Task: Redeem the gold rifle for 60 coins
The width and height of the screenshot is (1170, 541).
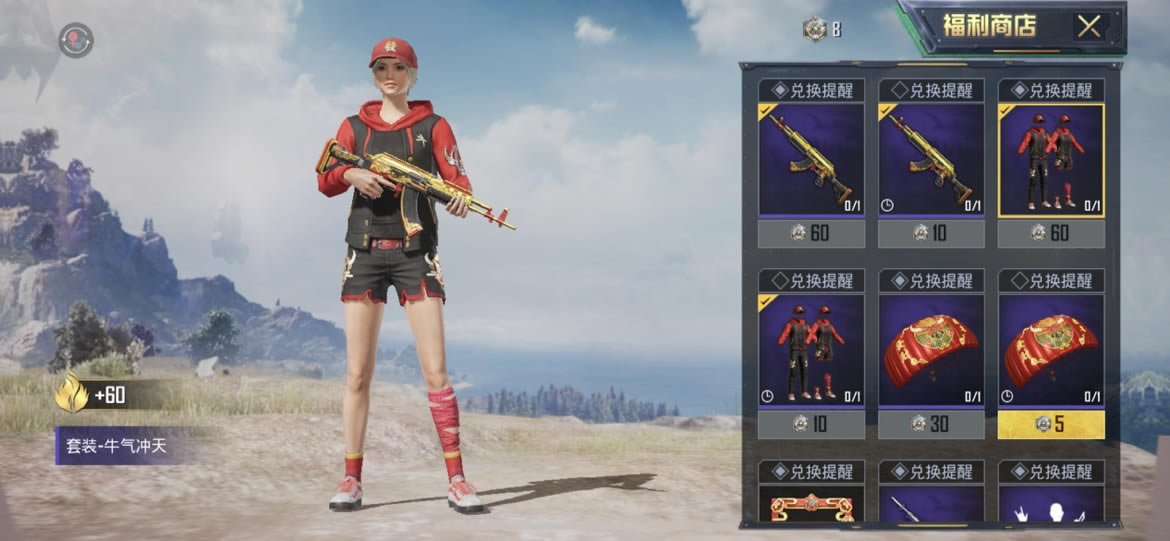Action: [811, 234]
